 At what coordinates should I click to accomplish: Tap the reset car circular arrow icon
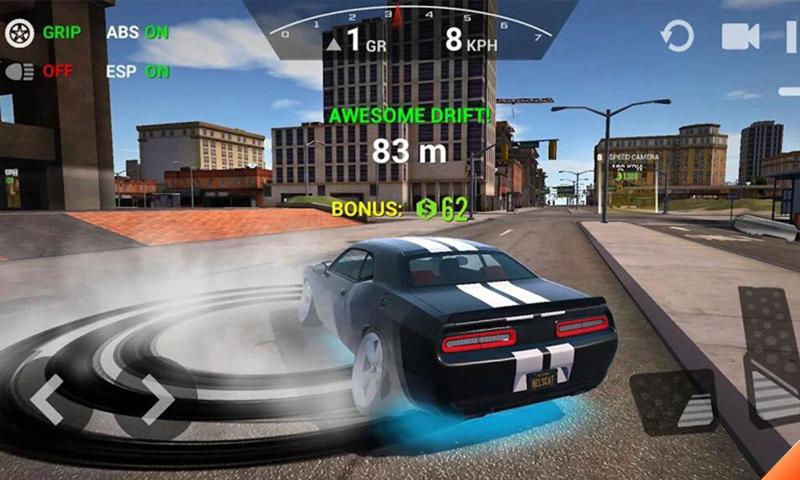point(677,37)
